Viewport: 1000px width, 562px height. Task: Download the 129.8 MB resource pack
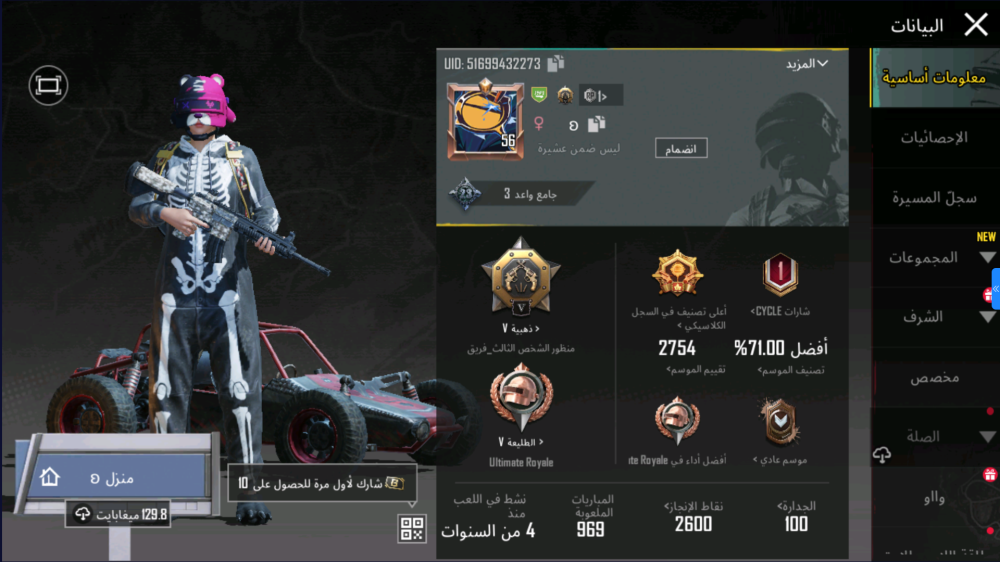pyautogui.click(x=118, y=514)
